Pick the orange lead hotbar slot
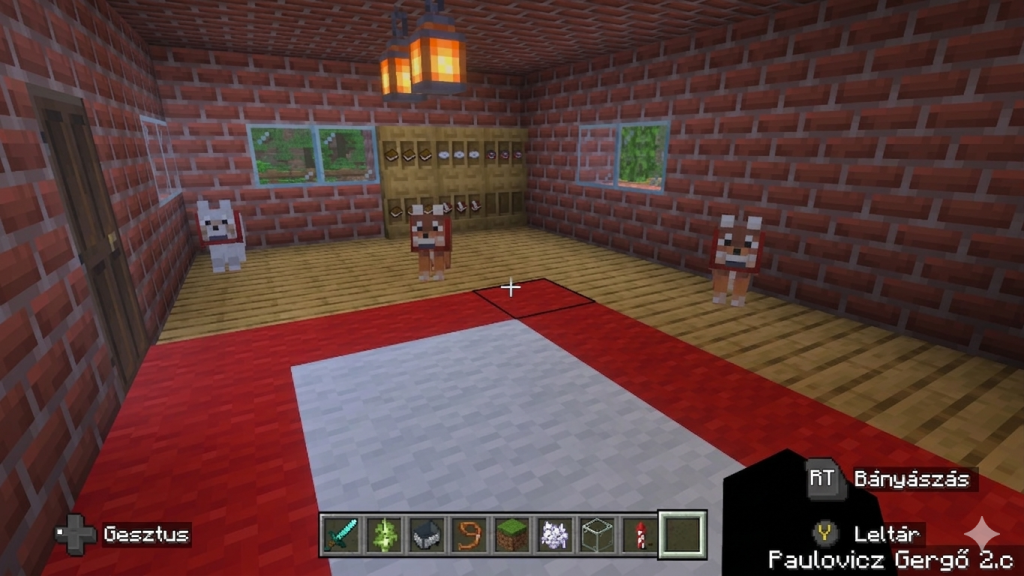The width and height of the screenshot is (1024, 576). point(469,535)
